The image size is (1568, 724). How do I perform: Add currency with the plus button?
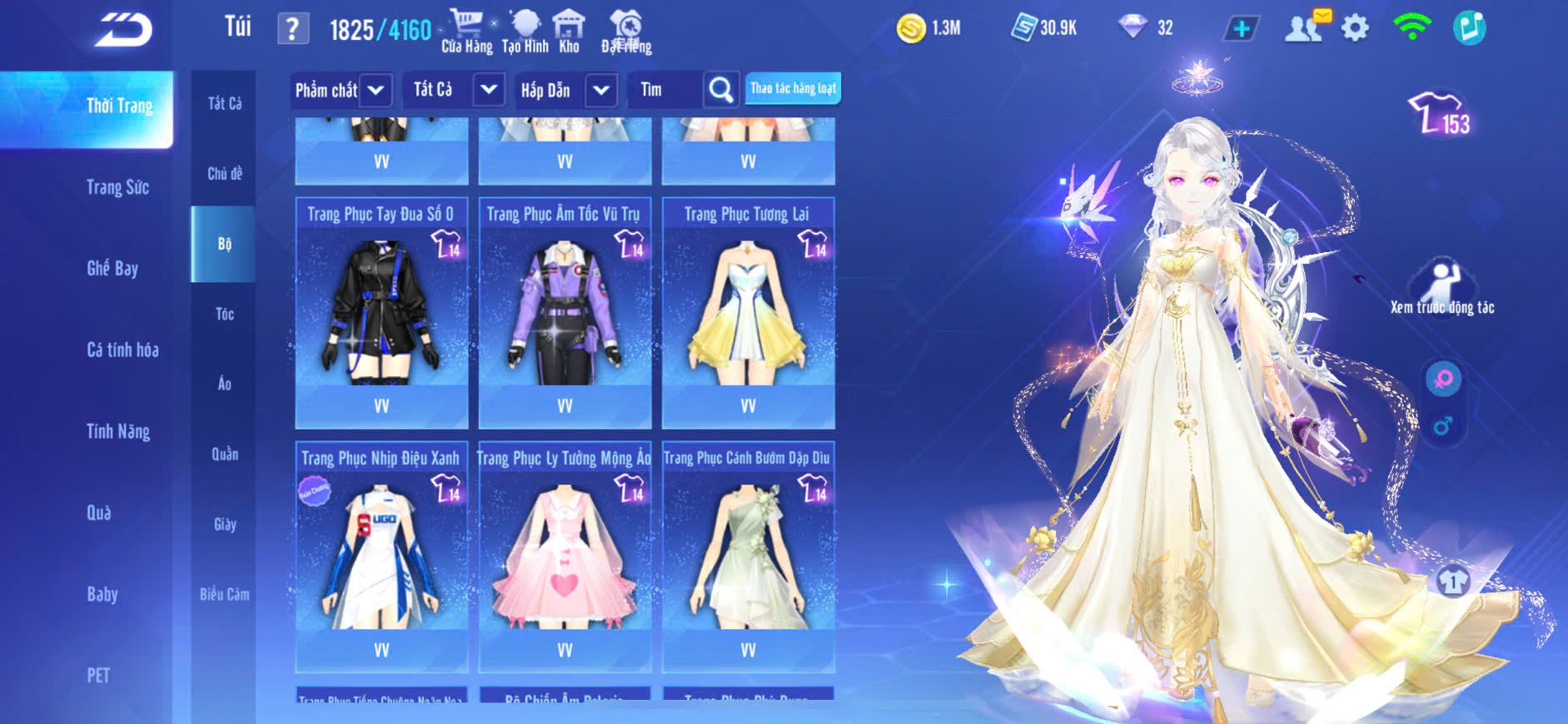pyautogui.click(x=1241, y=29)
